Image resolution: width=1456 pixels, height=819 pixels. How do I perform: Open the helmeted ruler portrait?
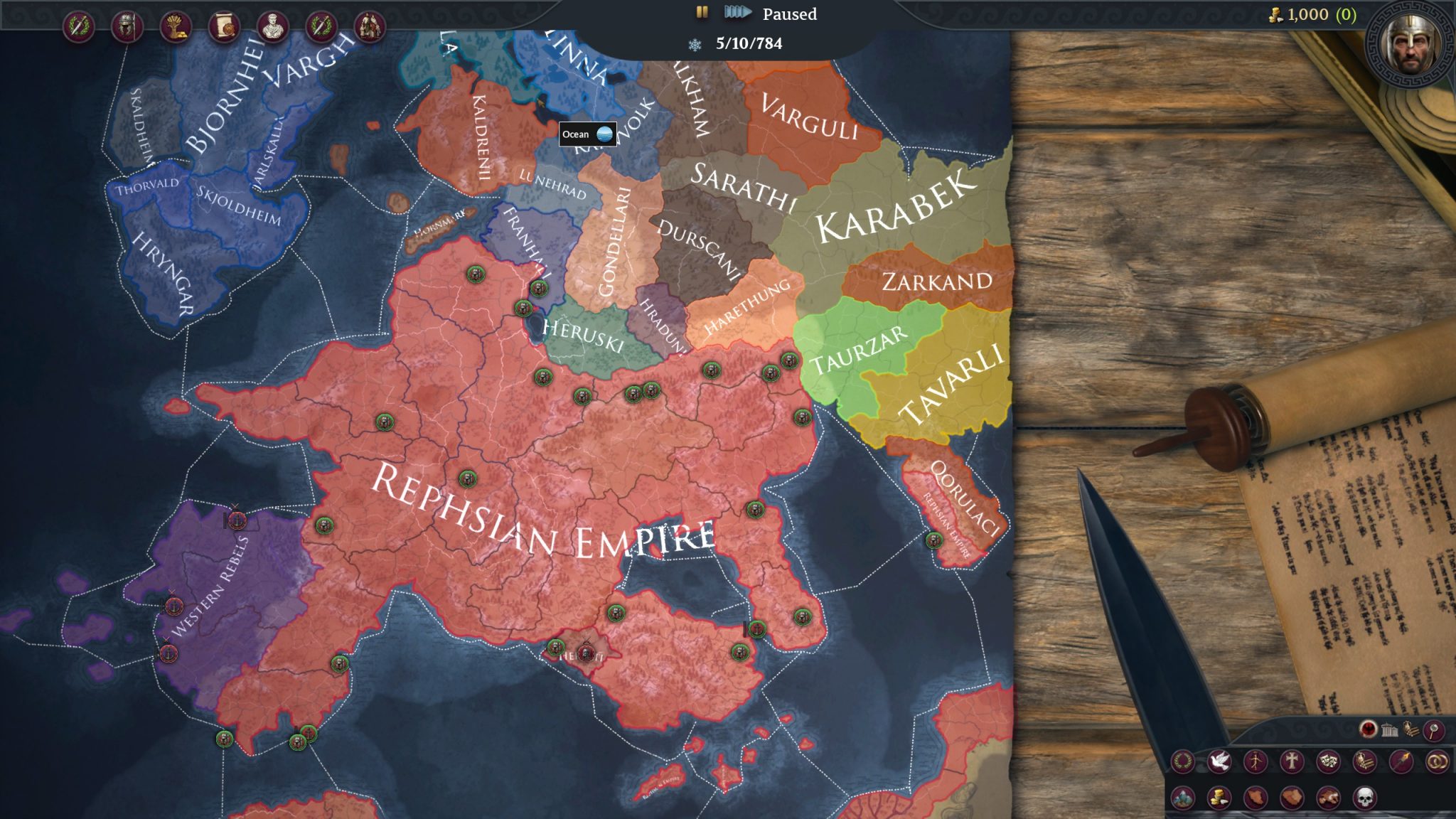point(1410,44)
